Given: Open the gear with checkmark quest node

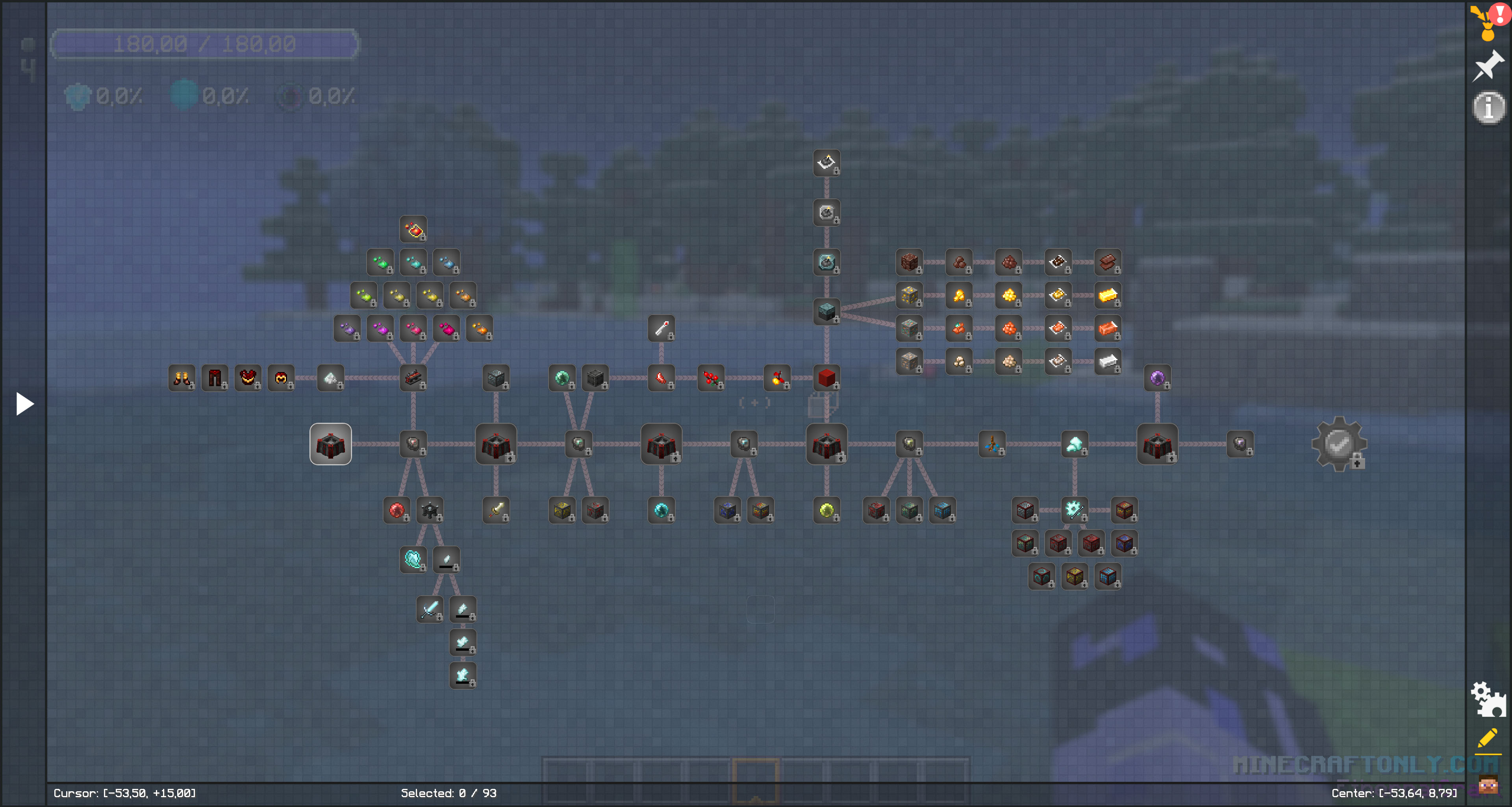Looking at the screenshot, I should tap(1339, 444).
